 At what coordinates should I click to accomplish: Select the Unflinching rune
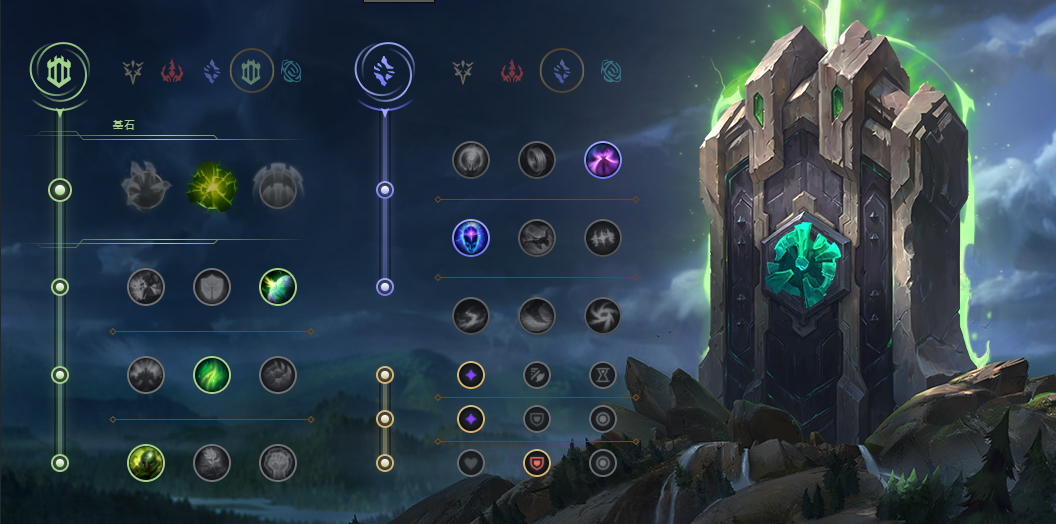[x=277, y=463]
